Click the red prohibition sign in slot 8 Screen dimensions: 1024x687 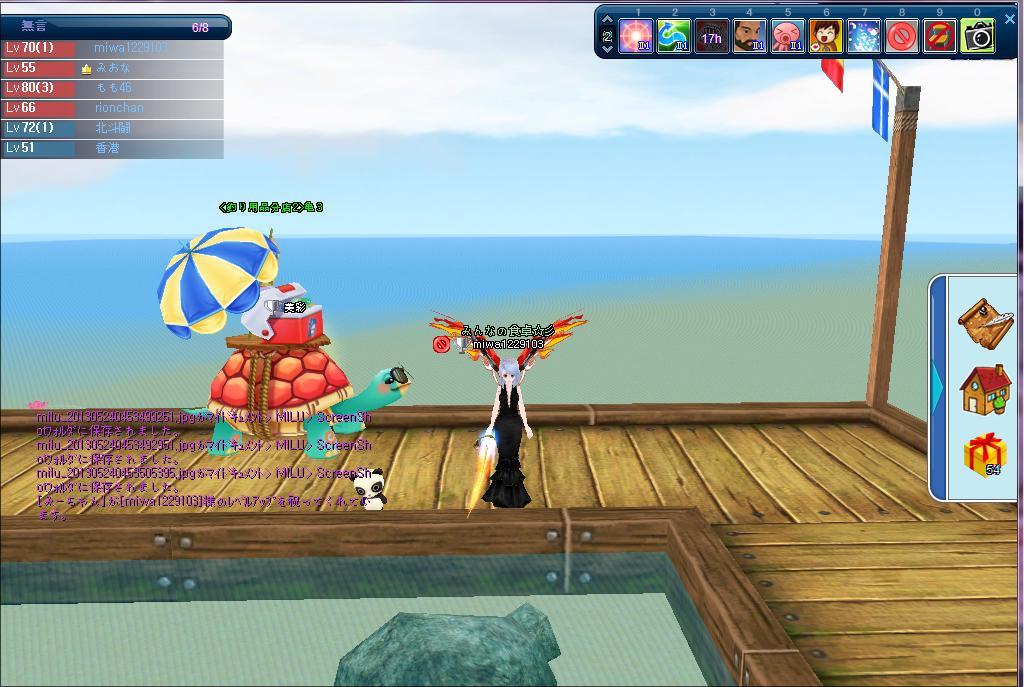coord(902,37)
